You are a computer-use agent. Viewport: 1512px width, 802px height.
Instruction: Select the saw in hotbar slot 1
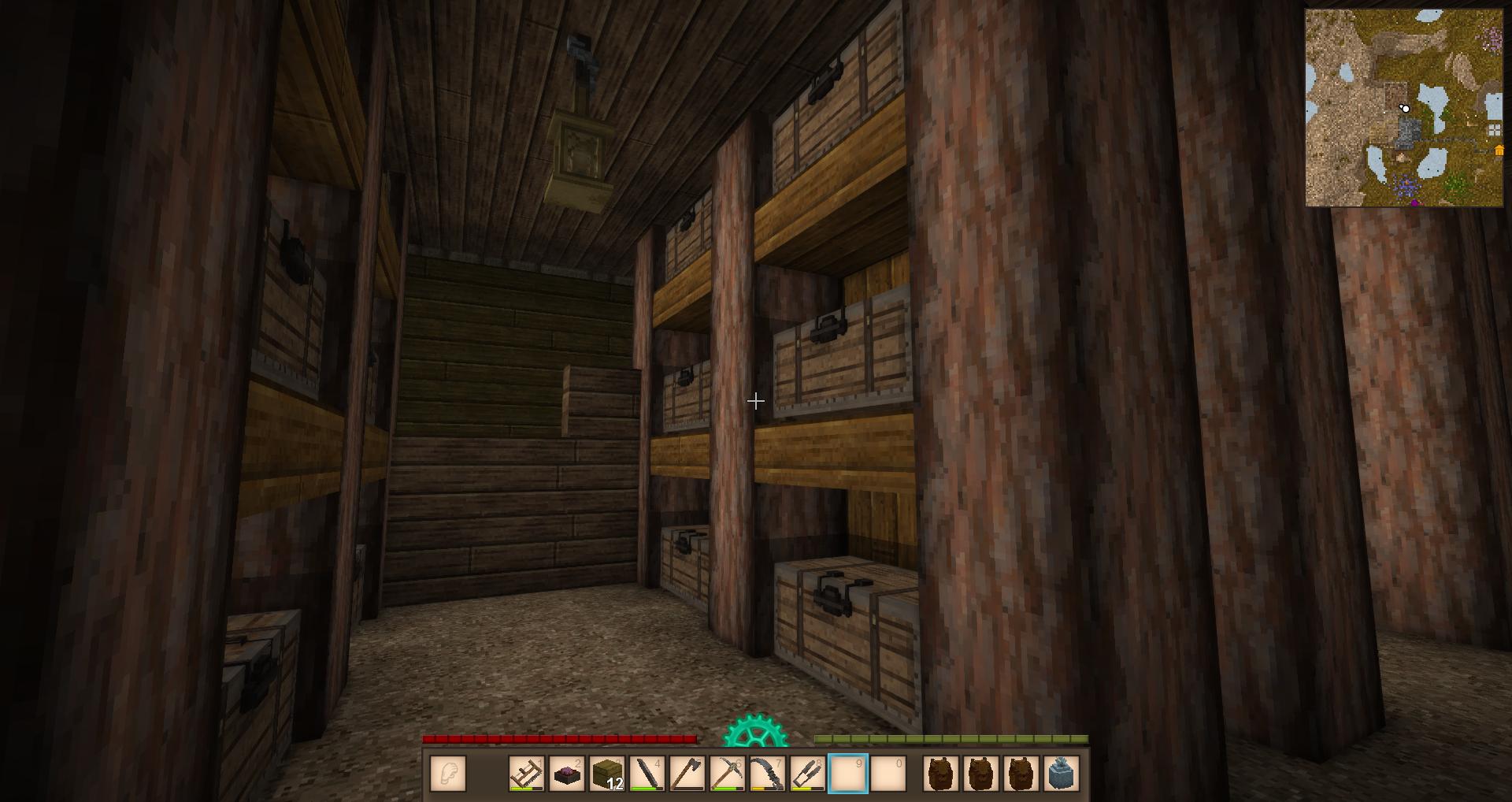(527, 774)
